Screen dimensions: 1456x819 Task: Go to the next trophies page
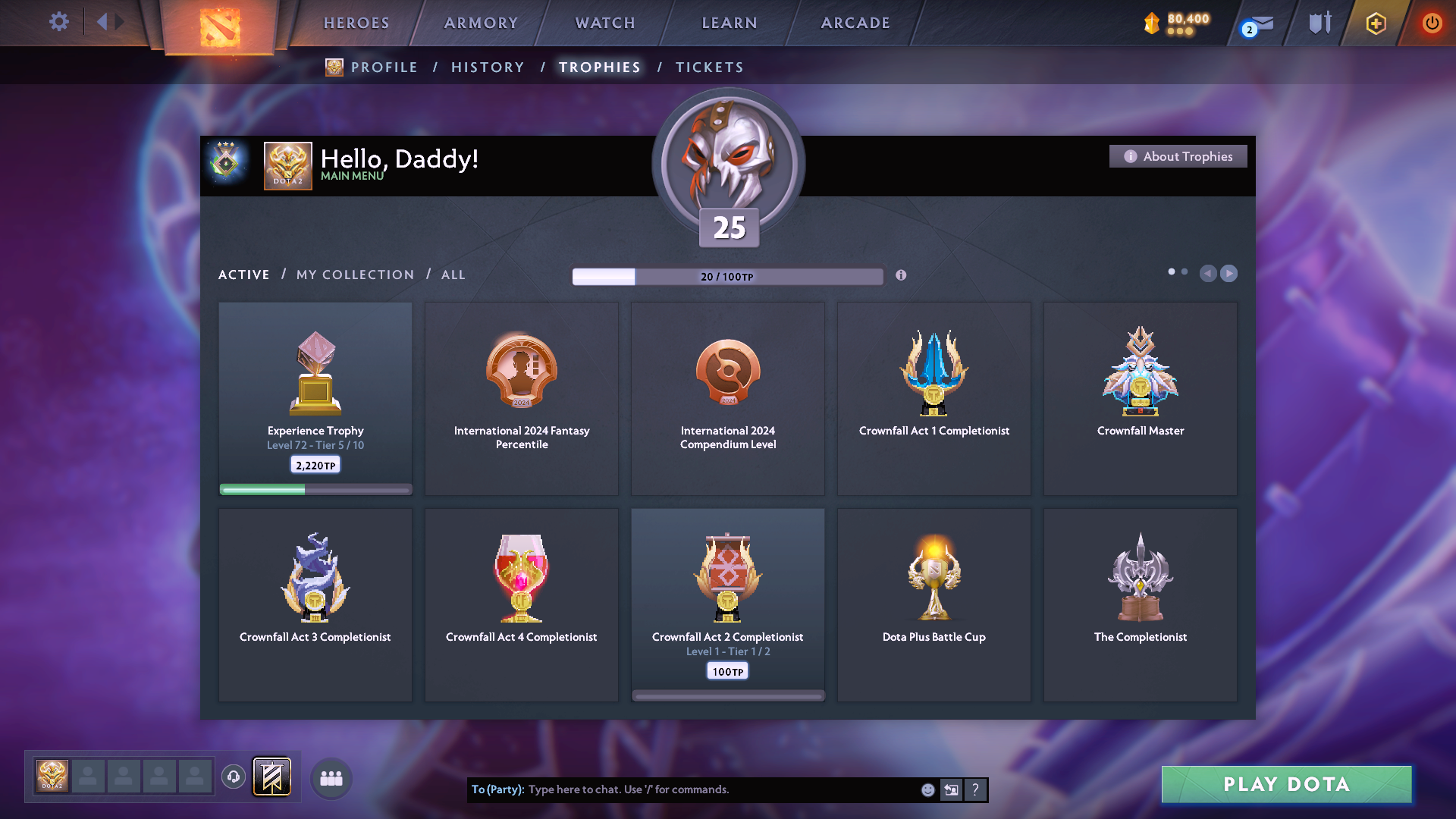pos(1229,273)
